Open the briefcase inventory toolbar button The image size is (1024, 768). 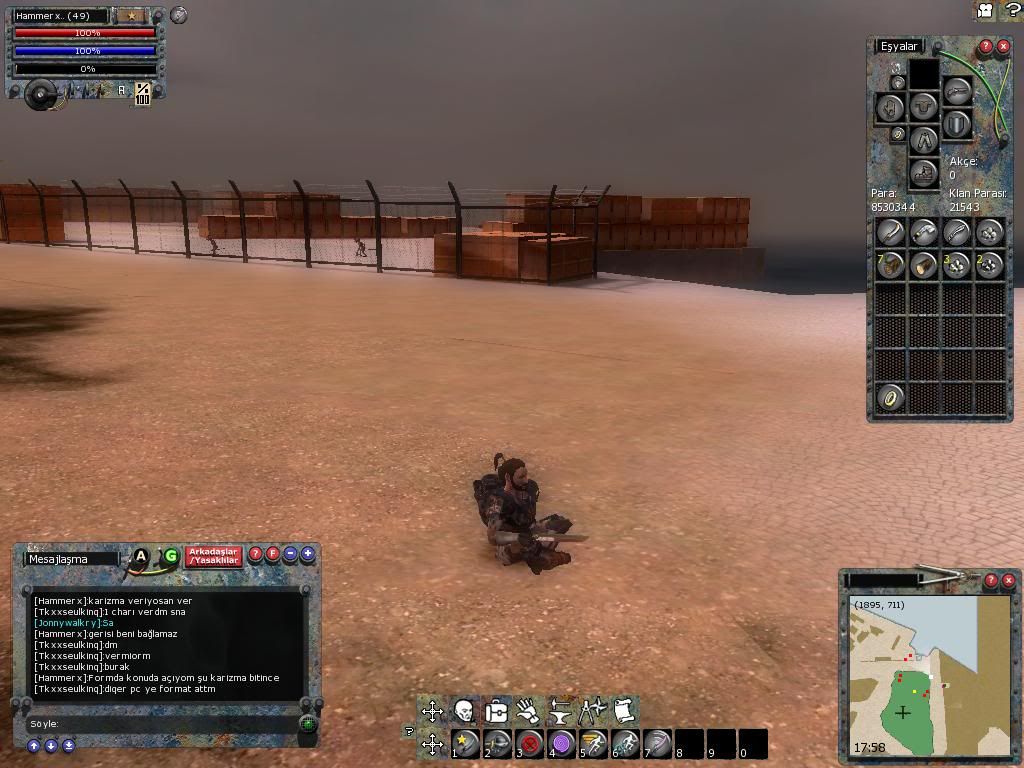click(x=496, y=711)
